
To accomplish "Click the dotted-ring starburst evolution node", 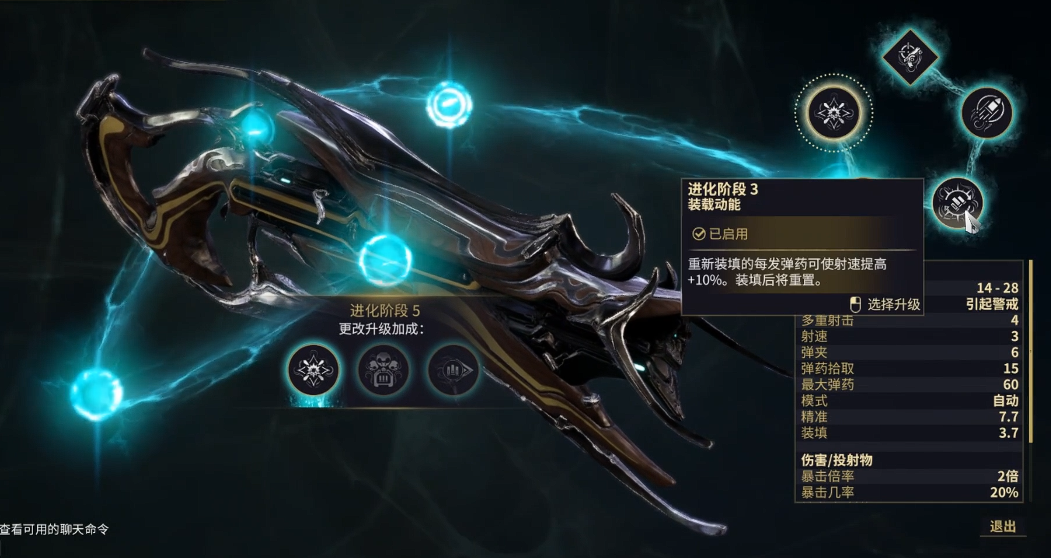I will [x=832, y=113].
